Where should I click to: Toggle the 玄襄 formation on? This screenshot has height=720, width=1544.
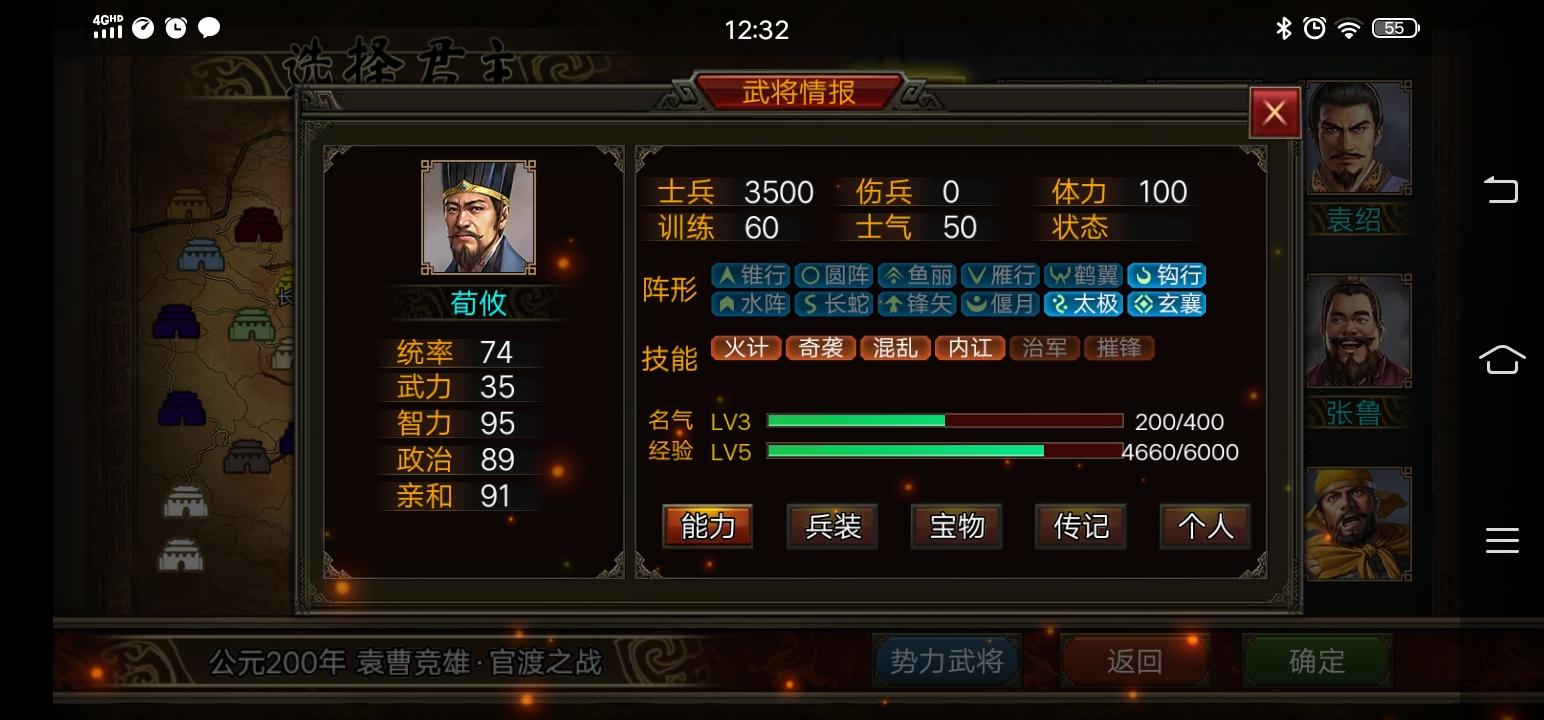pos(1166,305)
